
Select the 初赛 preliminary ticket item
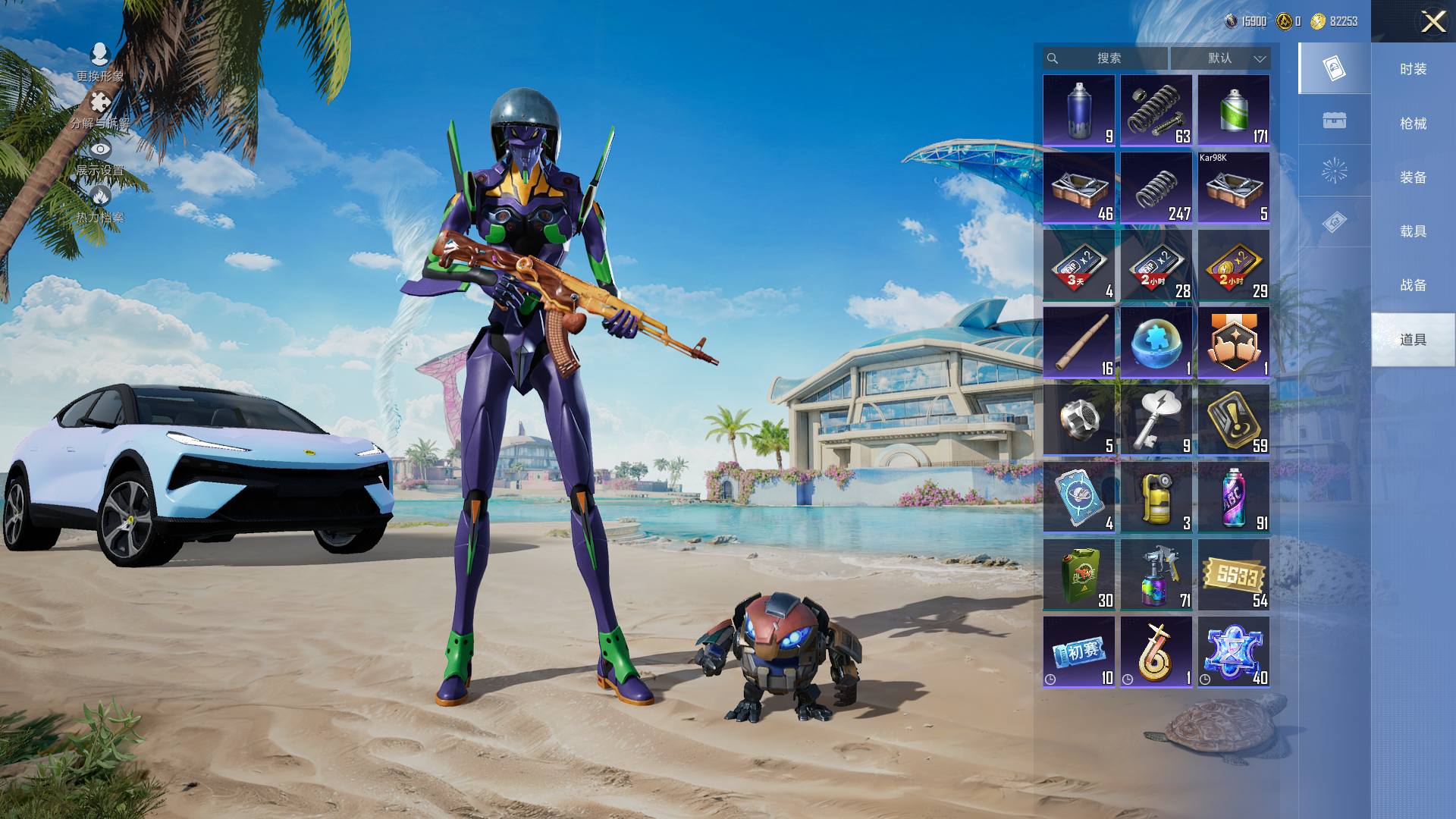[1078, 652]
